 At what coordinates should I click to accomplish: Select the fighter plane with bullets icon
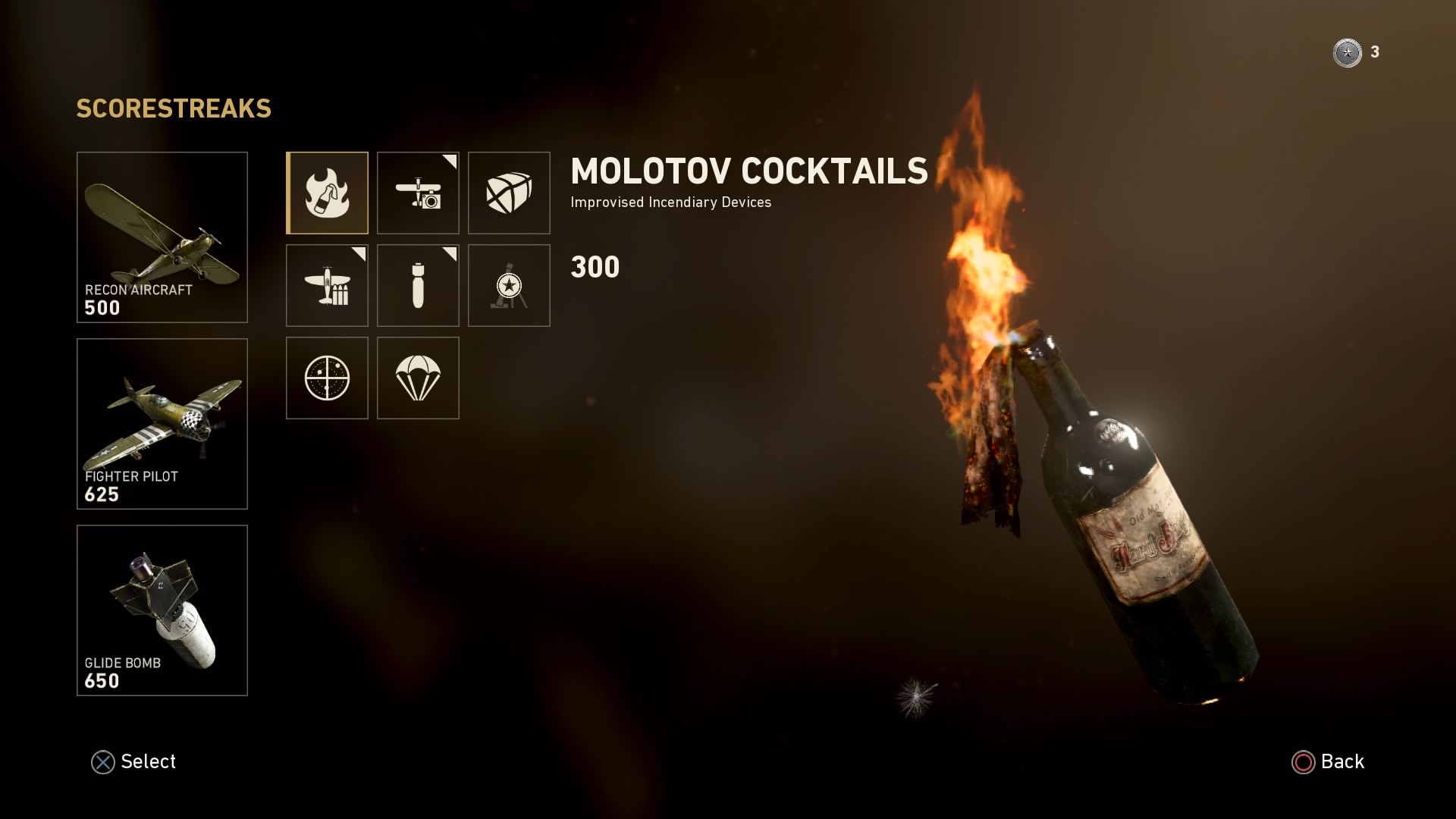(328, 286)
